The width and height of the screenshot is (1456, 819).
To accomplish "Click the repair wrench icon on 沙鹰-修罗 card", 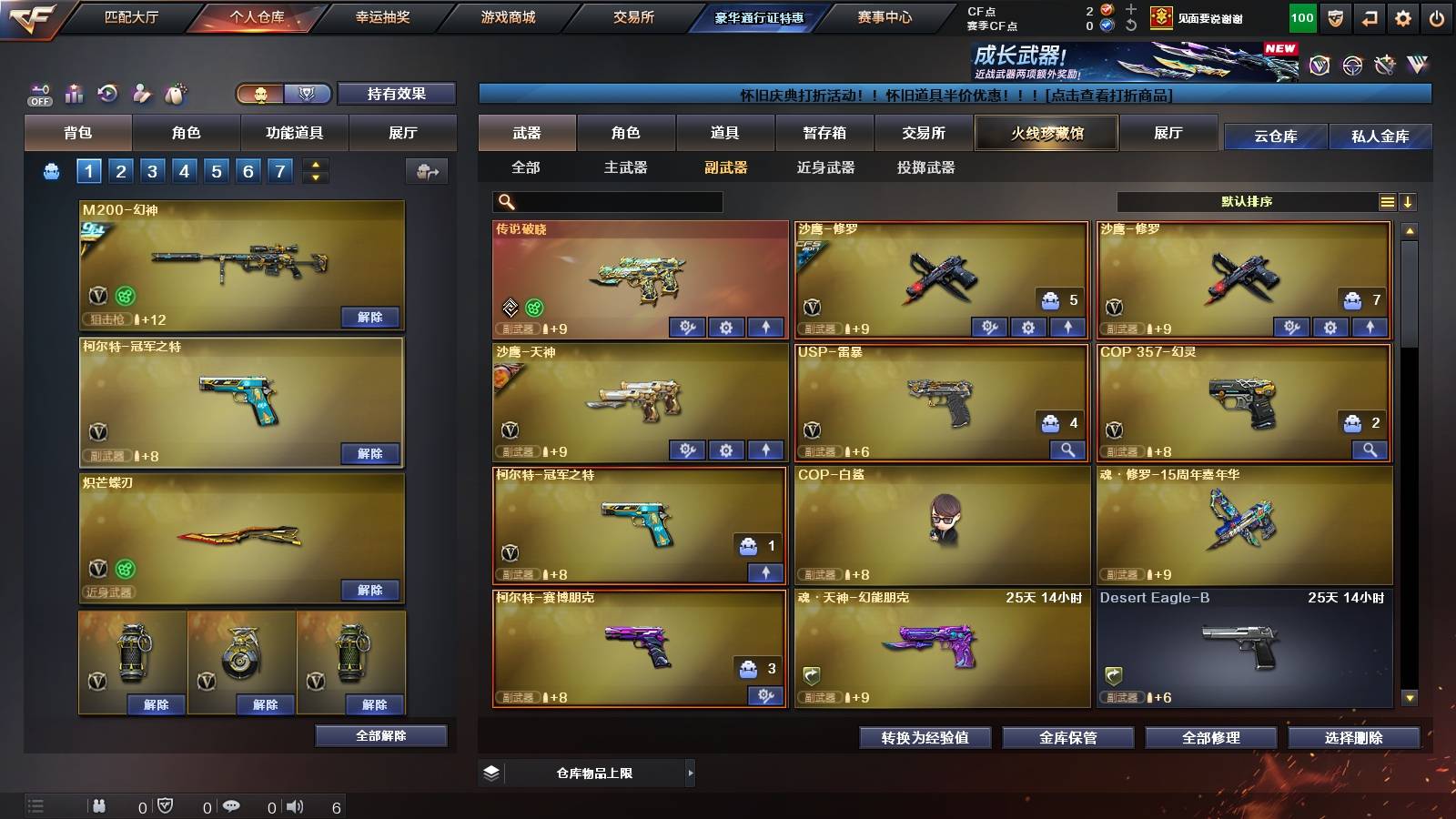I will tap(989, 326).
